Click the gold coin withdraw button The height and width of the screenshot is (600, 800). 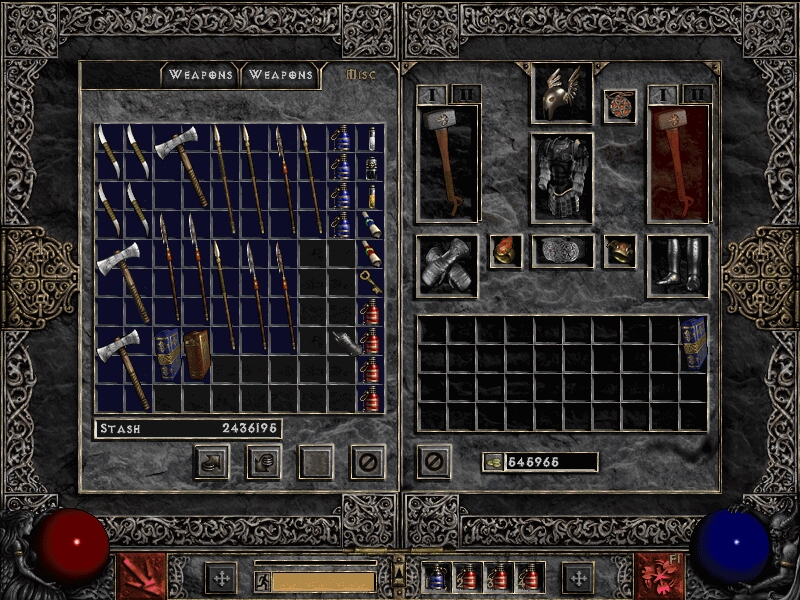point(493,462)
